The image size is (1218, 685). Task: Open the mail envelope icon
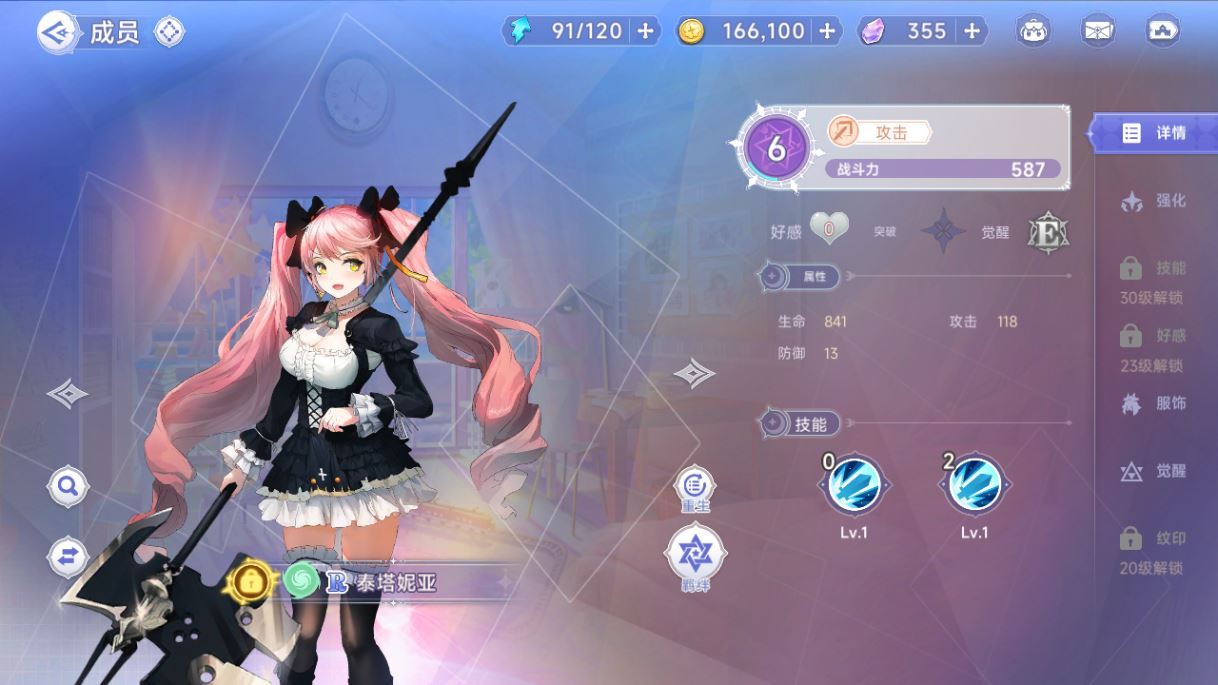point(1098,31)
